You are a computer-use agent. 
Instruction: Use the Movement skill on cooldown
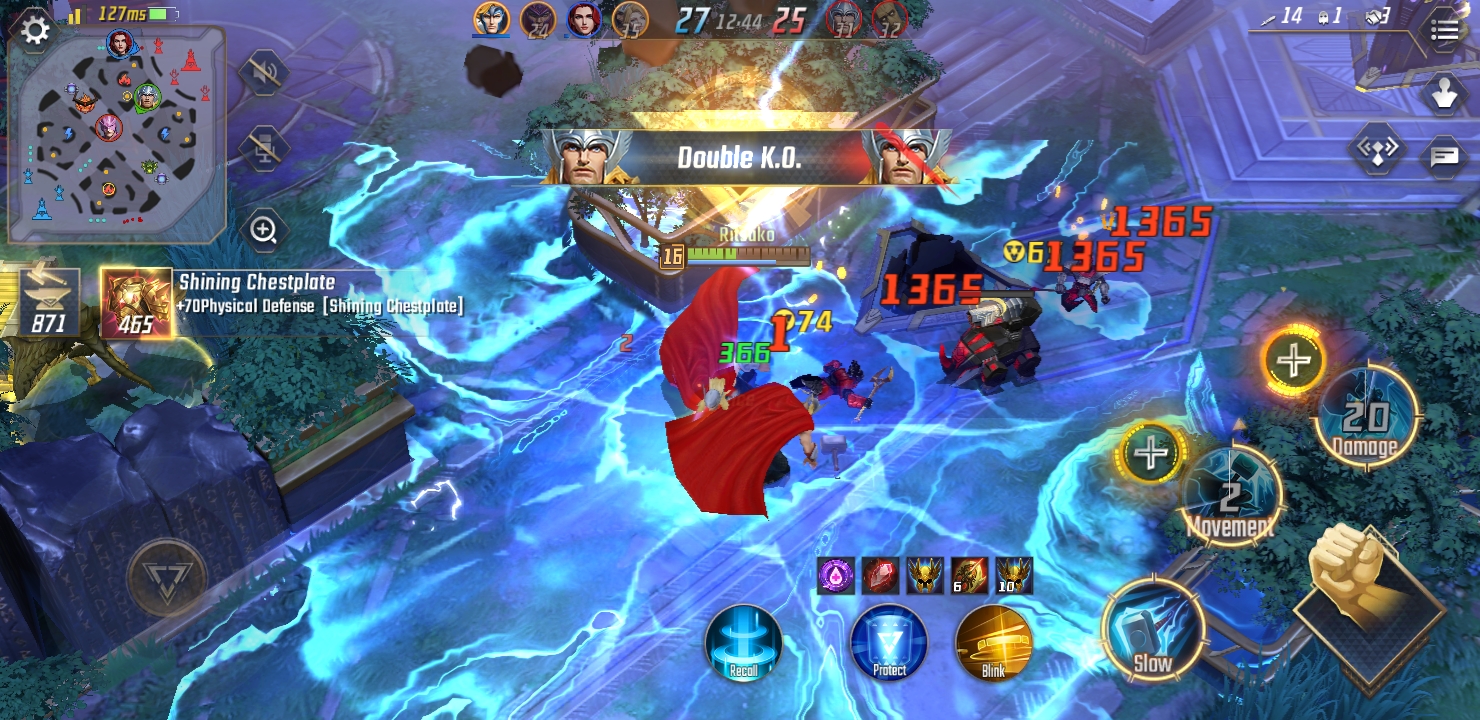click(x=1230, y=497)
